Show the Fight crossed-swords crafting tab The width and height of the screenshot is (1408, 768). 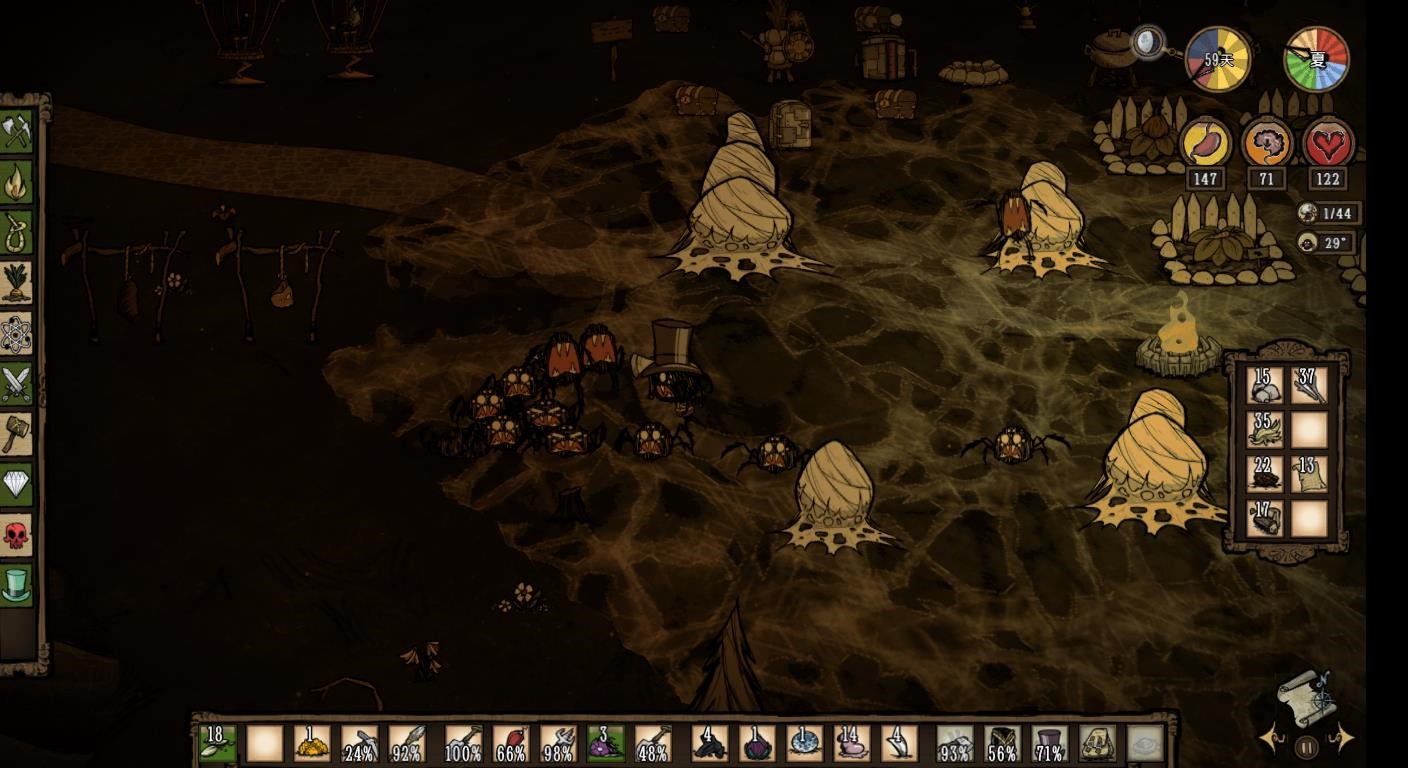[x=17, y=384]
